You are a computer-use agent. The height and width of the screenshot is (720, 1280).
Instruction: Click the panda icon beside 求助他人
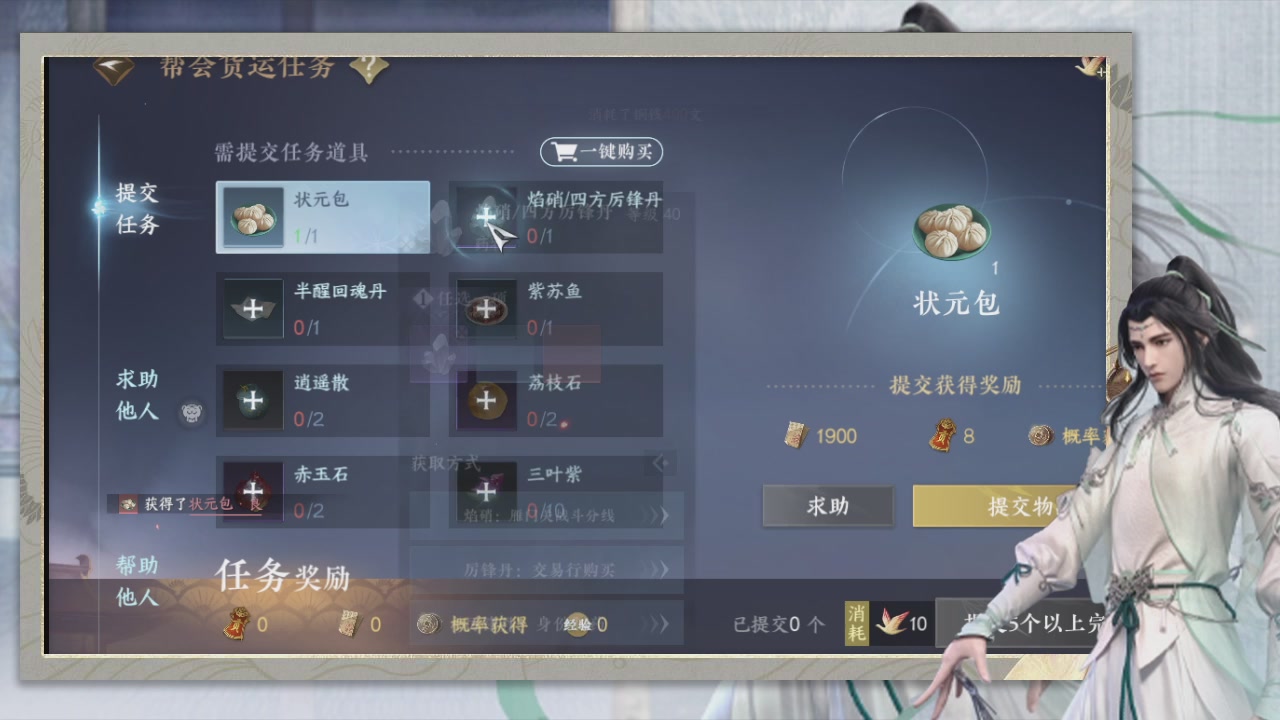coord(192,413)
